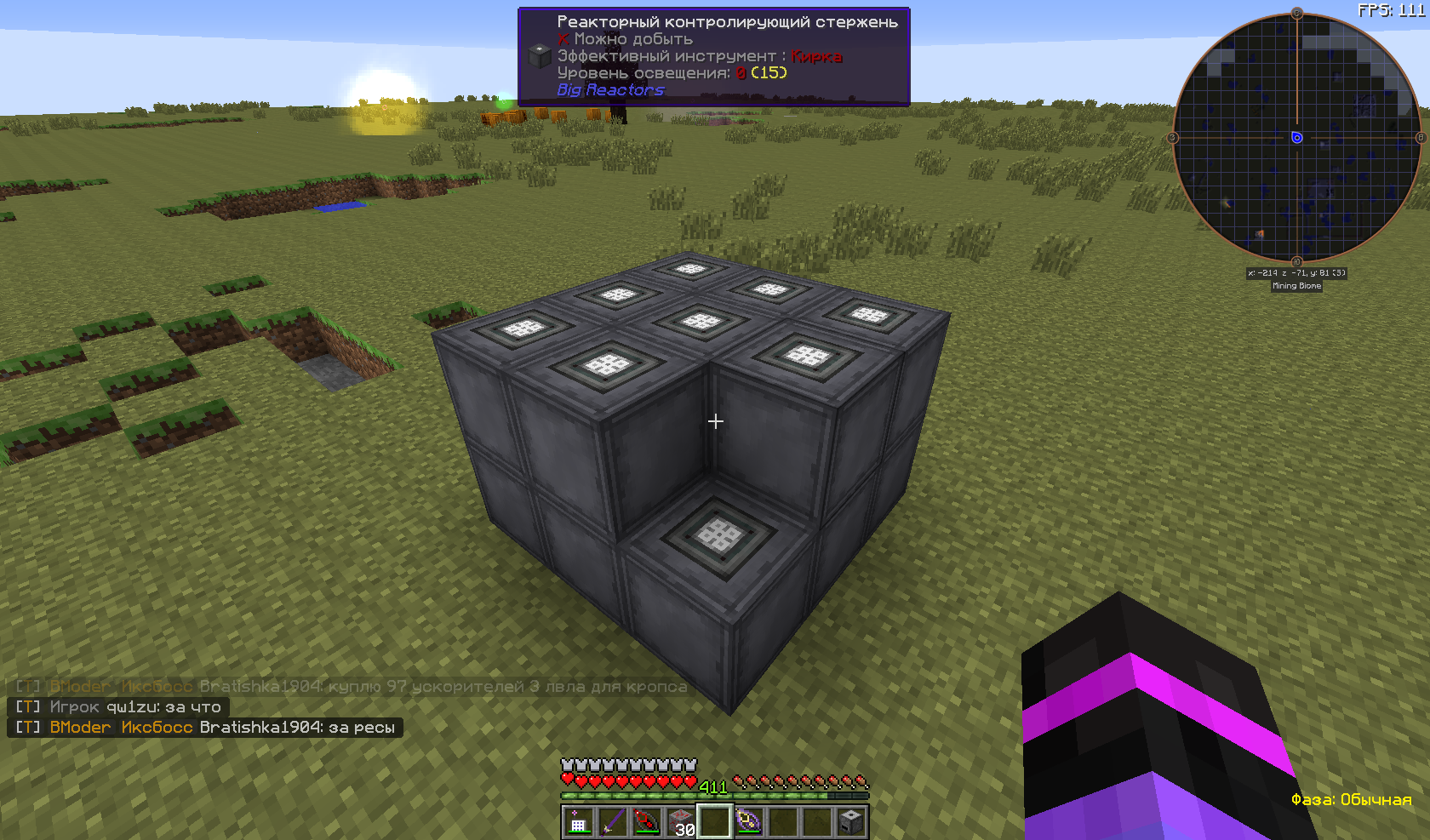Click the Bratishka1904 chat message about resources
Screen dimensions: 1430x840
(205, 728)
